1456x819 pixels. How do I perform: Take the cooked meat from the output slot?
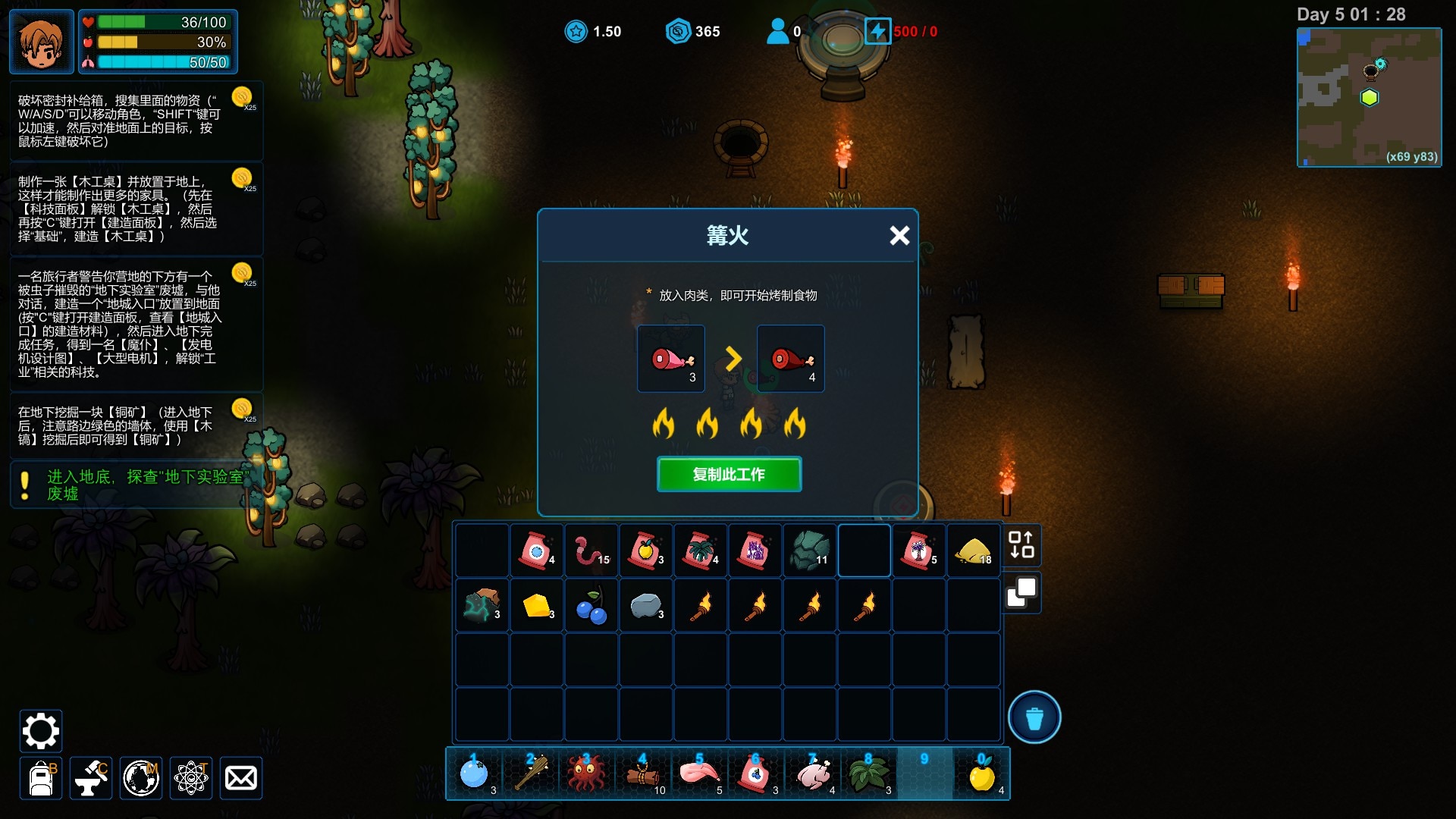pos(791,359)
